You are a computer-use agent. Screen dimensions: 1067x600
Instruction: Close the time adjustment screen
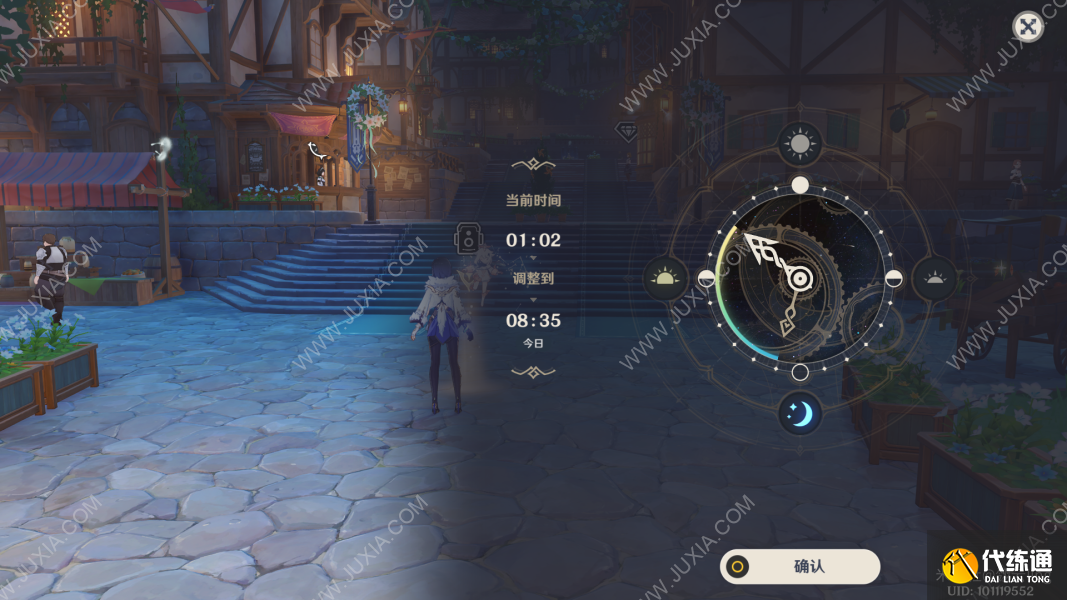pyautogui.click(x=1027, y=27)
